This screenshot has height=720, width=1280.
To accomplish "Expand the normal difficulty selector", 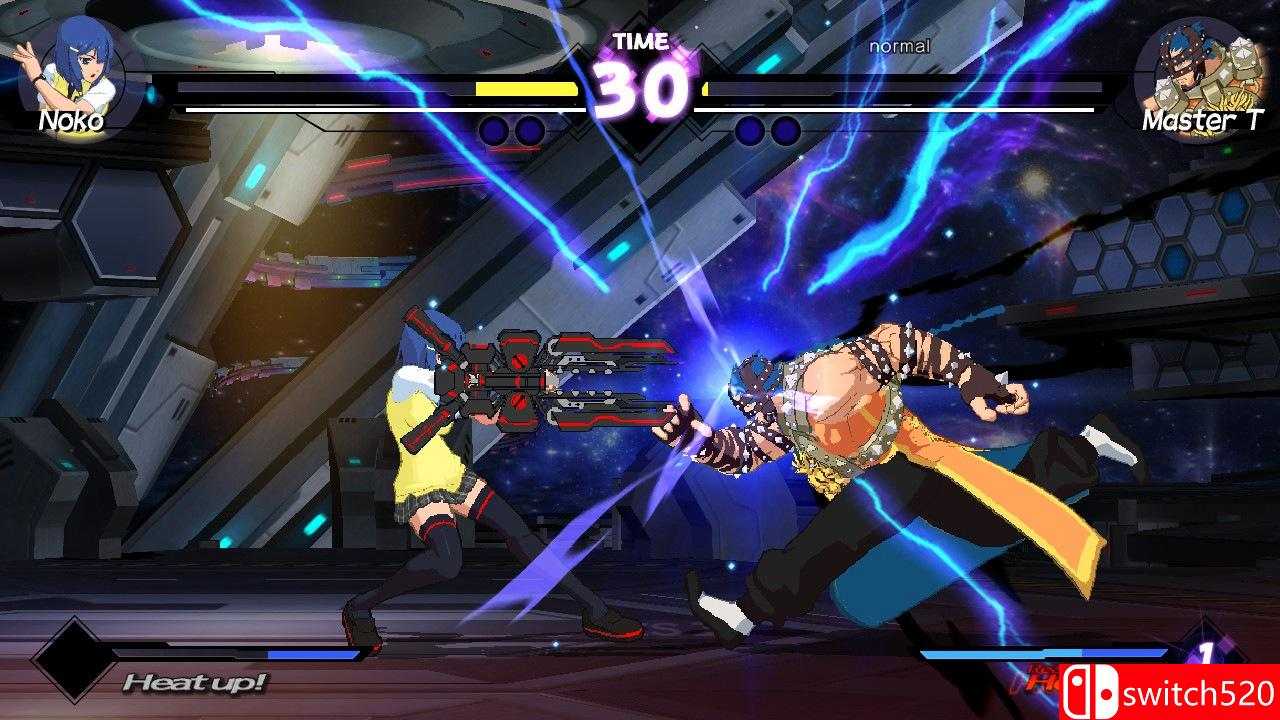I will [x=899, y=46].
